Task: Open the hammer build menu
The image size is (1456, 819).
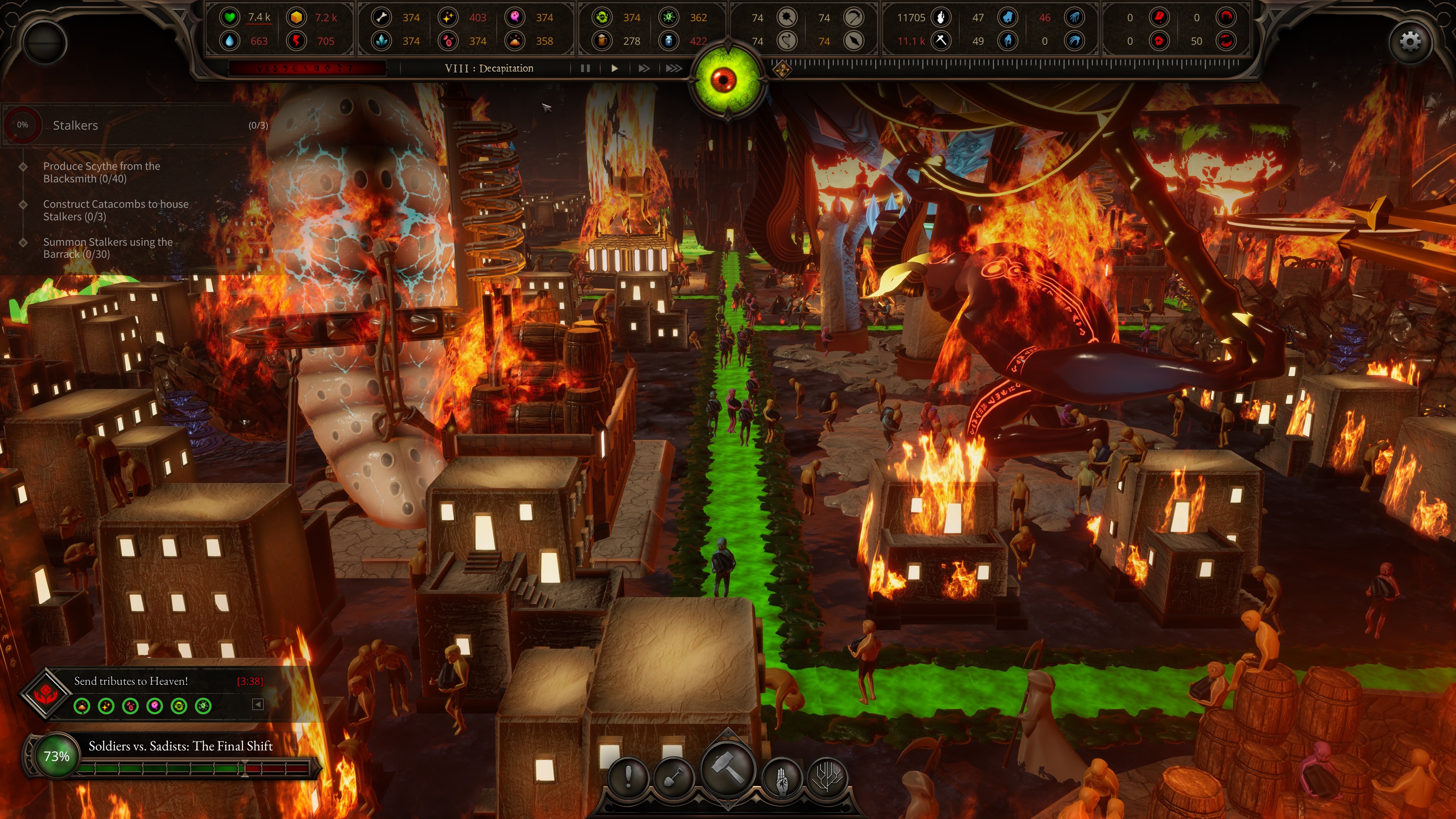Action: click(x=728, y=769)
